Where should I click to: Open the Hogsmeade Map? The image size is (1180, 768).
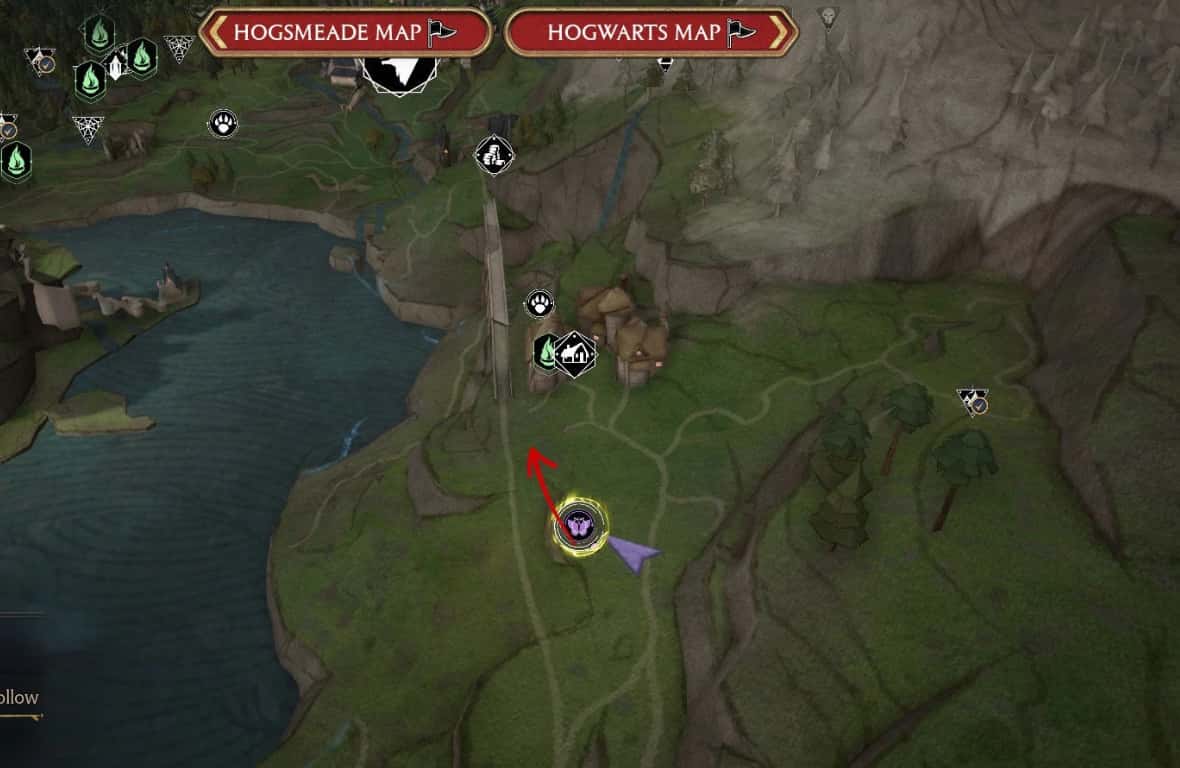344,32
